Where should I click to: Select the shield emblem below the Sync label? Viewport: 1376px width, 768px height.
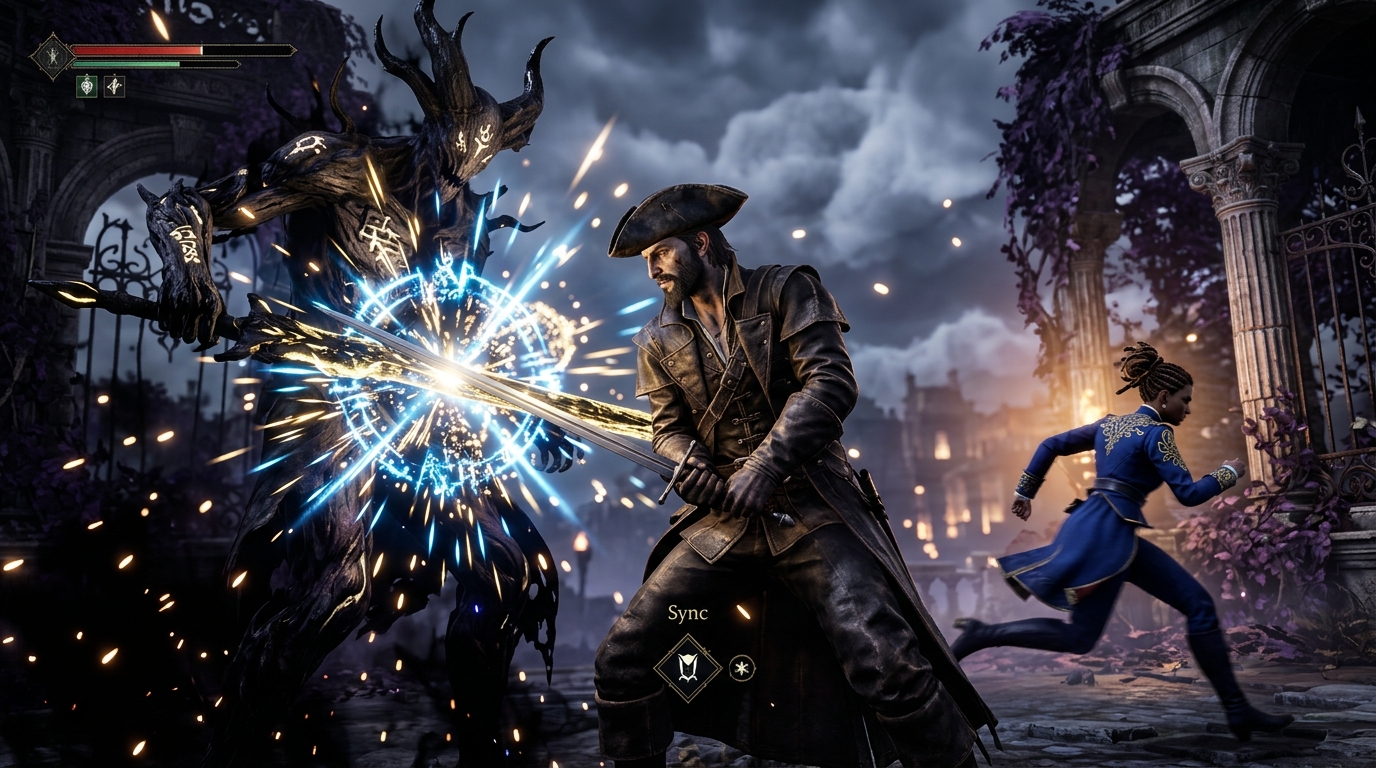(687, 667)
